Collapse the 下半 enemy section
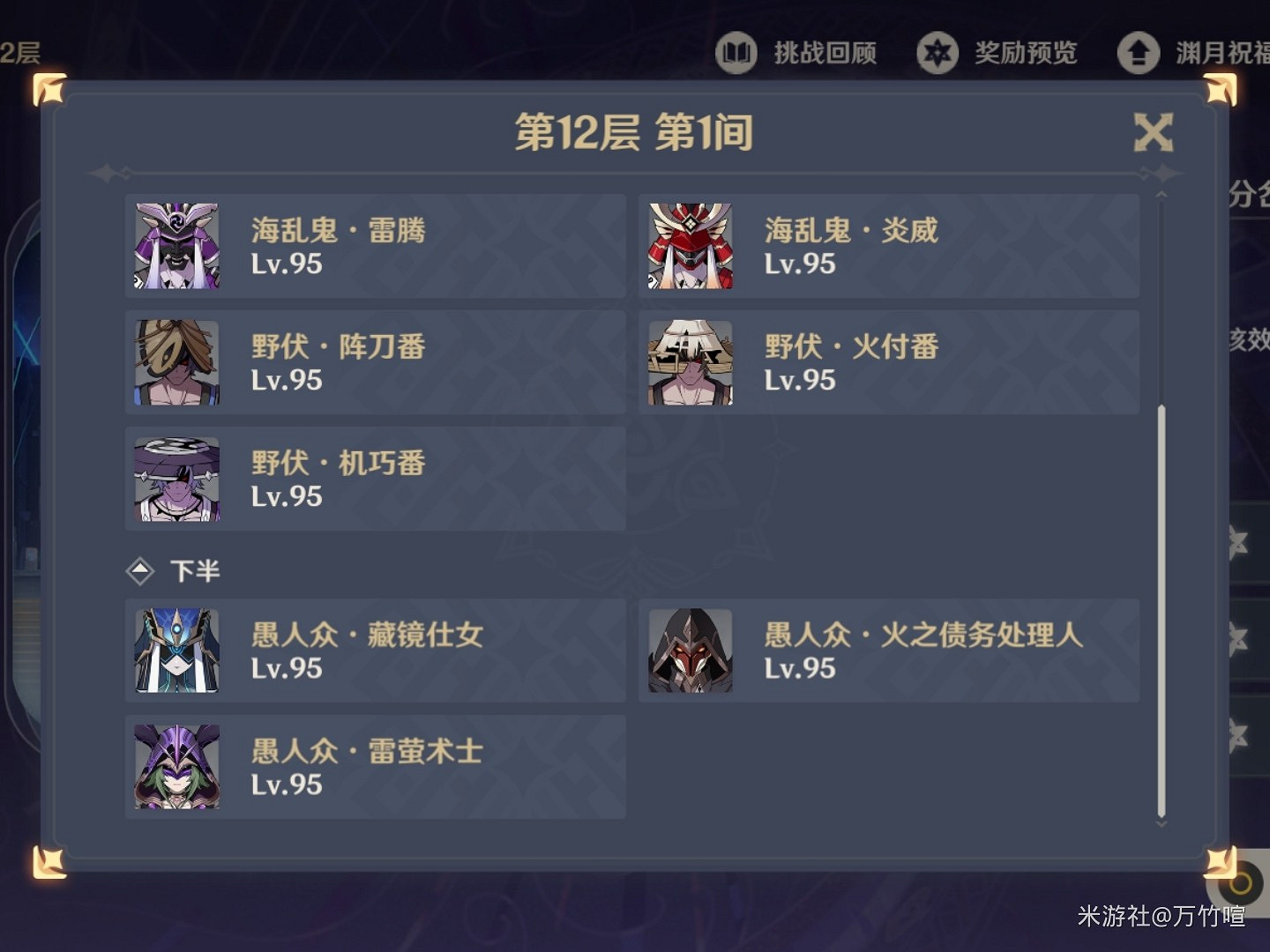The image size is (1270, 952). pos(194,570)
